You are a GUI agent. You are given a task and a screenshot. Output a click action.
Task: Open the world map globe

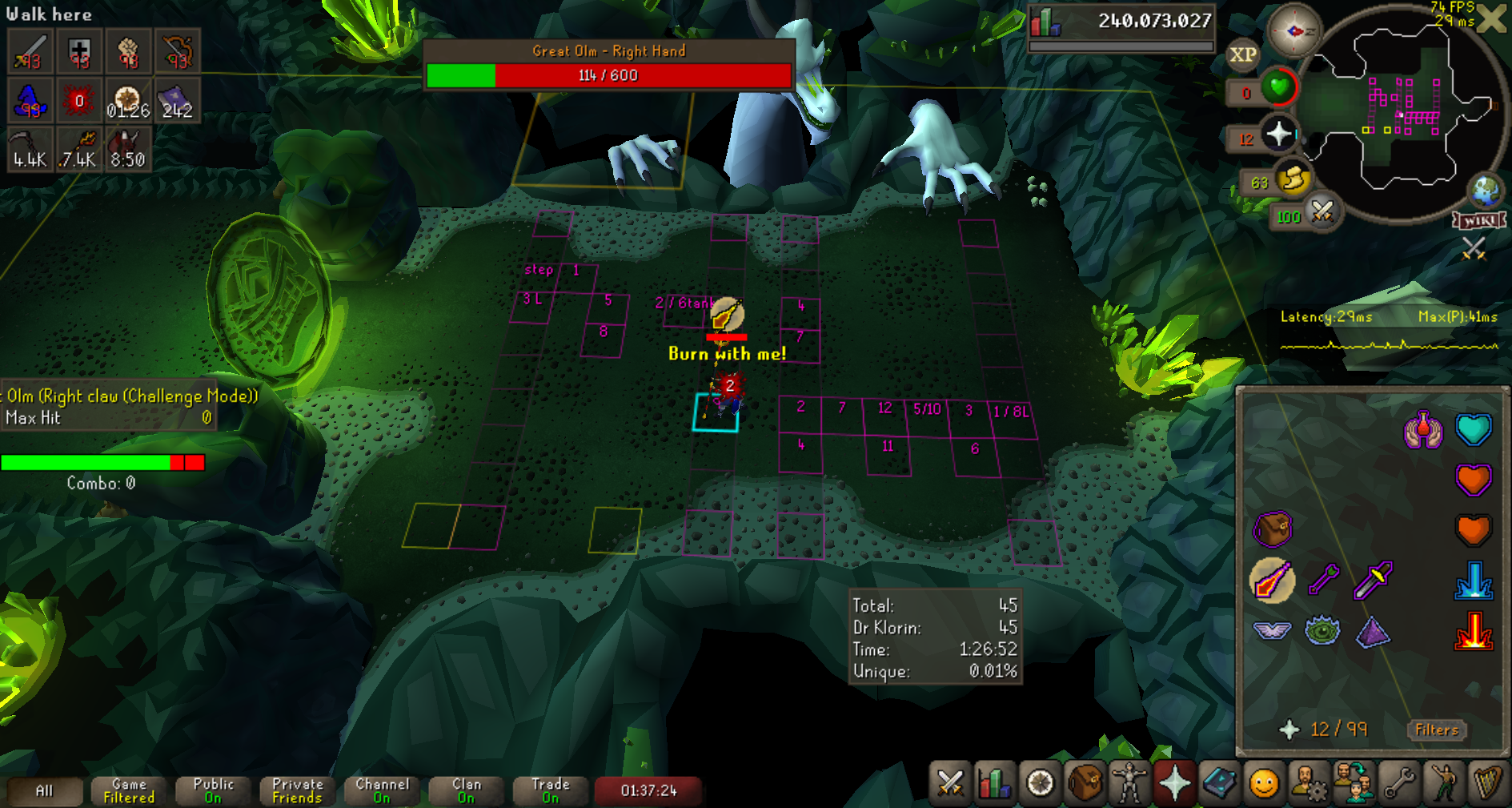(1486, 190)
